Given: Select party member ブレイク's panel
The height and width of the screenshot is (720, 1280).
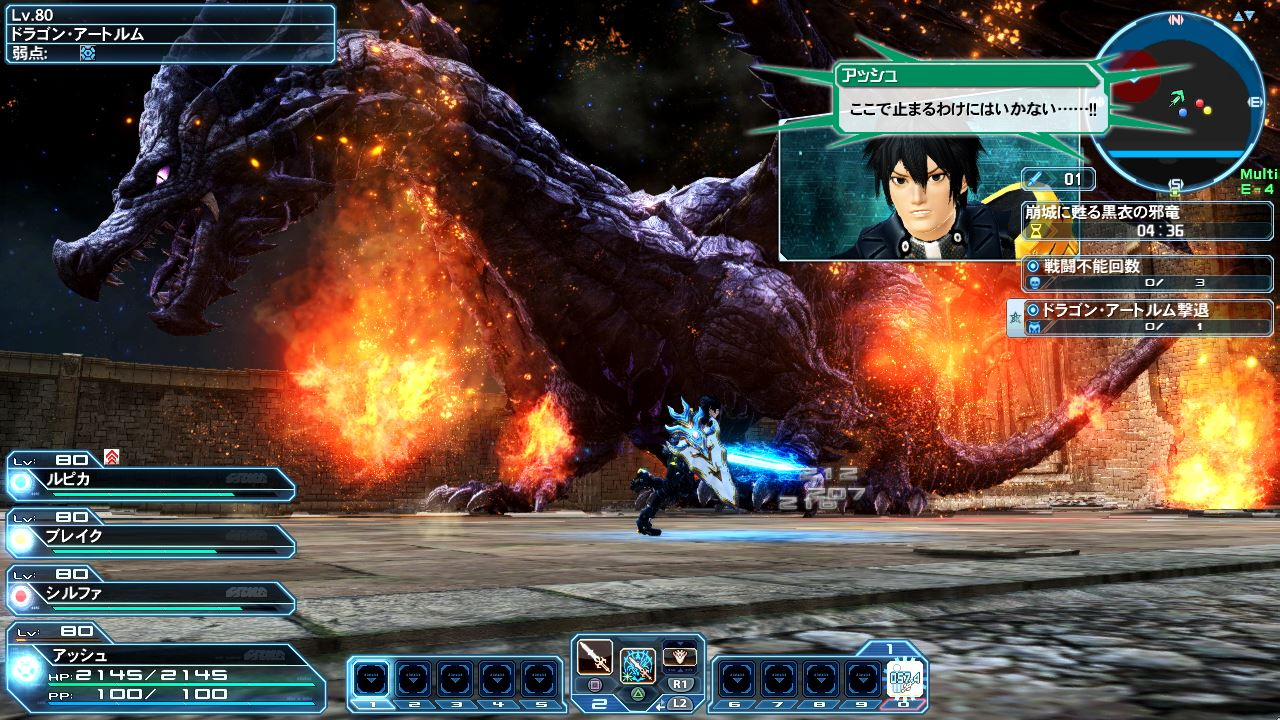Looking at the screenshot, I should tap(150, 537).
